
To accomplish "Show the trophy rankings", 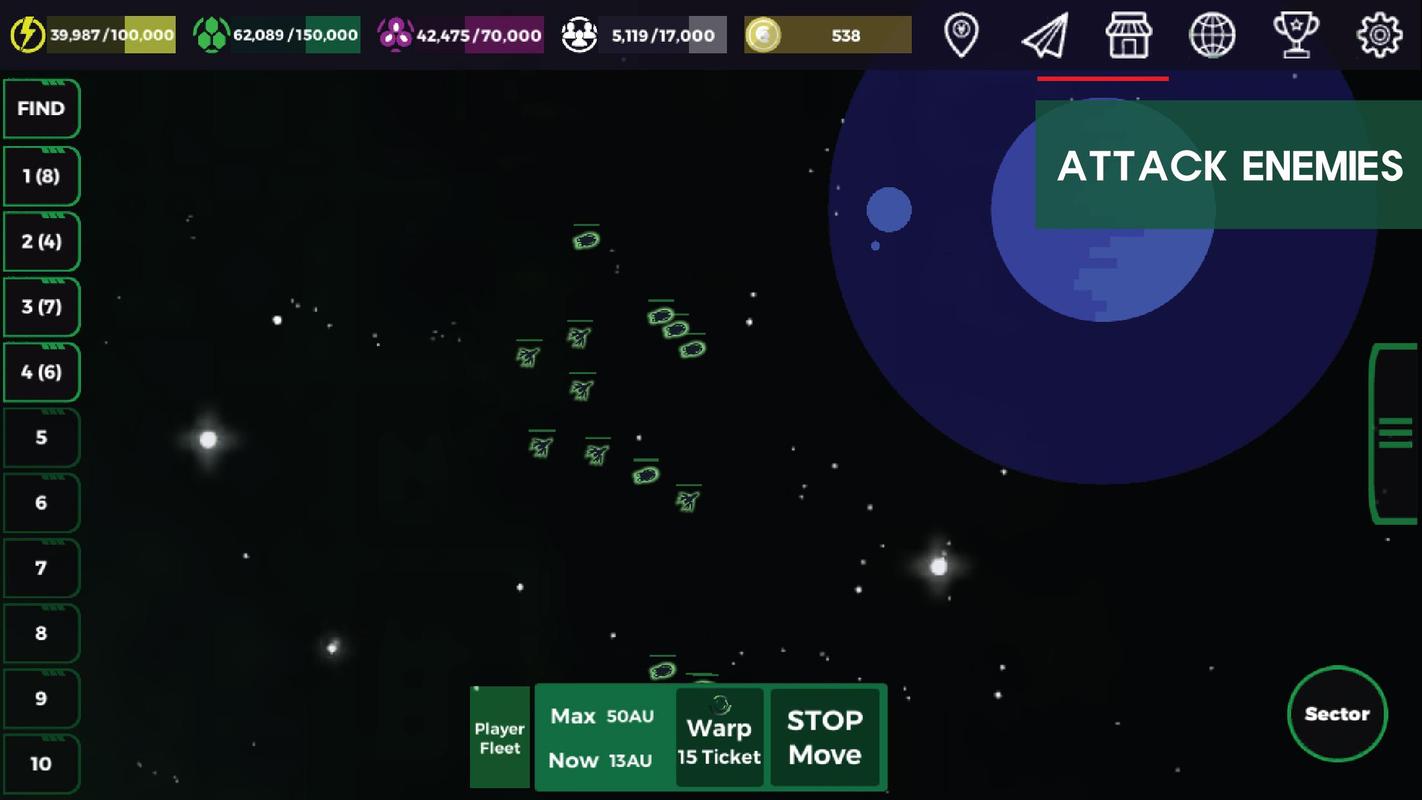I will (1295, 35).
